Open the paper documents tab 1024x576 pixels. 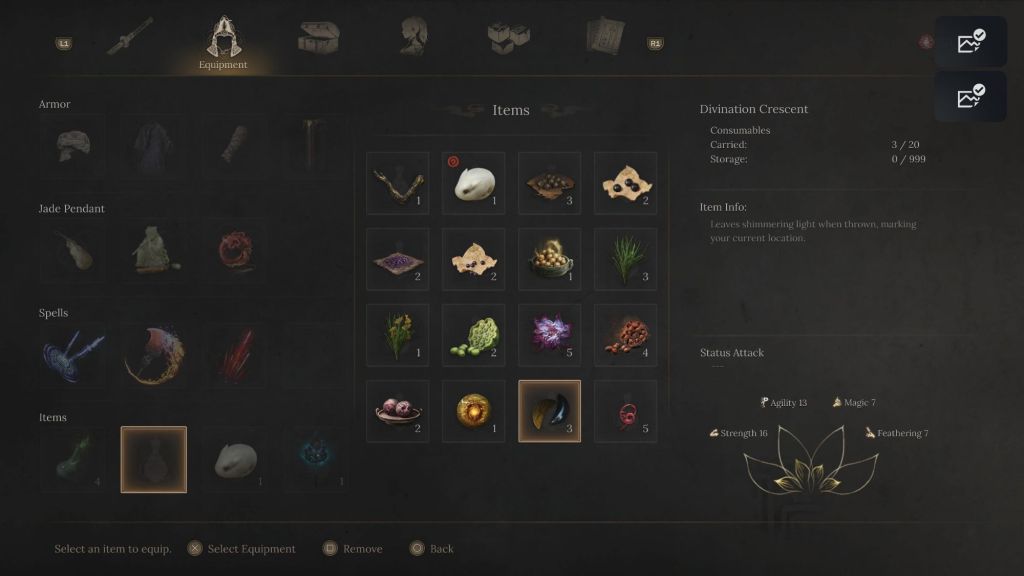pyautogui.click(x=605, y=37)
